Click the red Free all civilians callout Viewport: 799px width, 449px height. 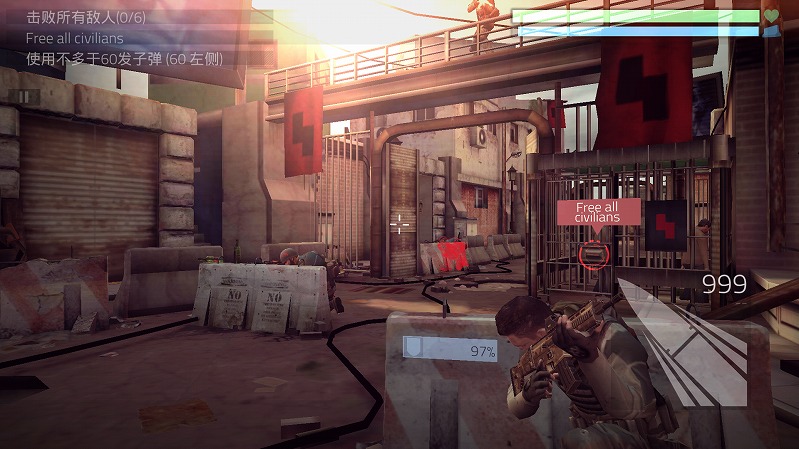point(598,212)
